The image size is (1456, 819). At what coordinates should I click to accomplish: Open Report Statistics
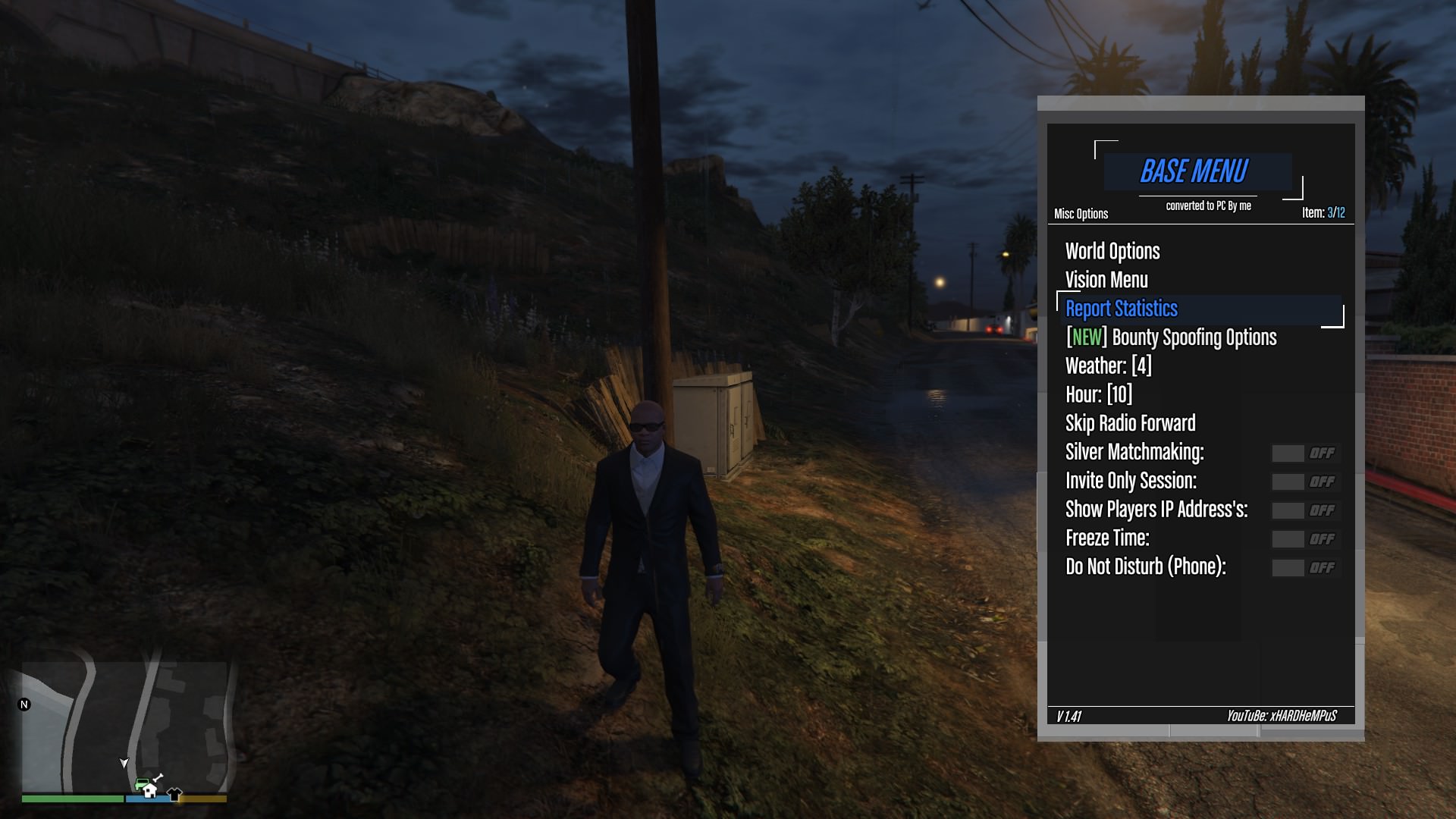click(x=1122, y=309)
